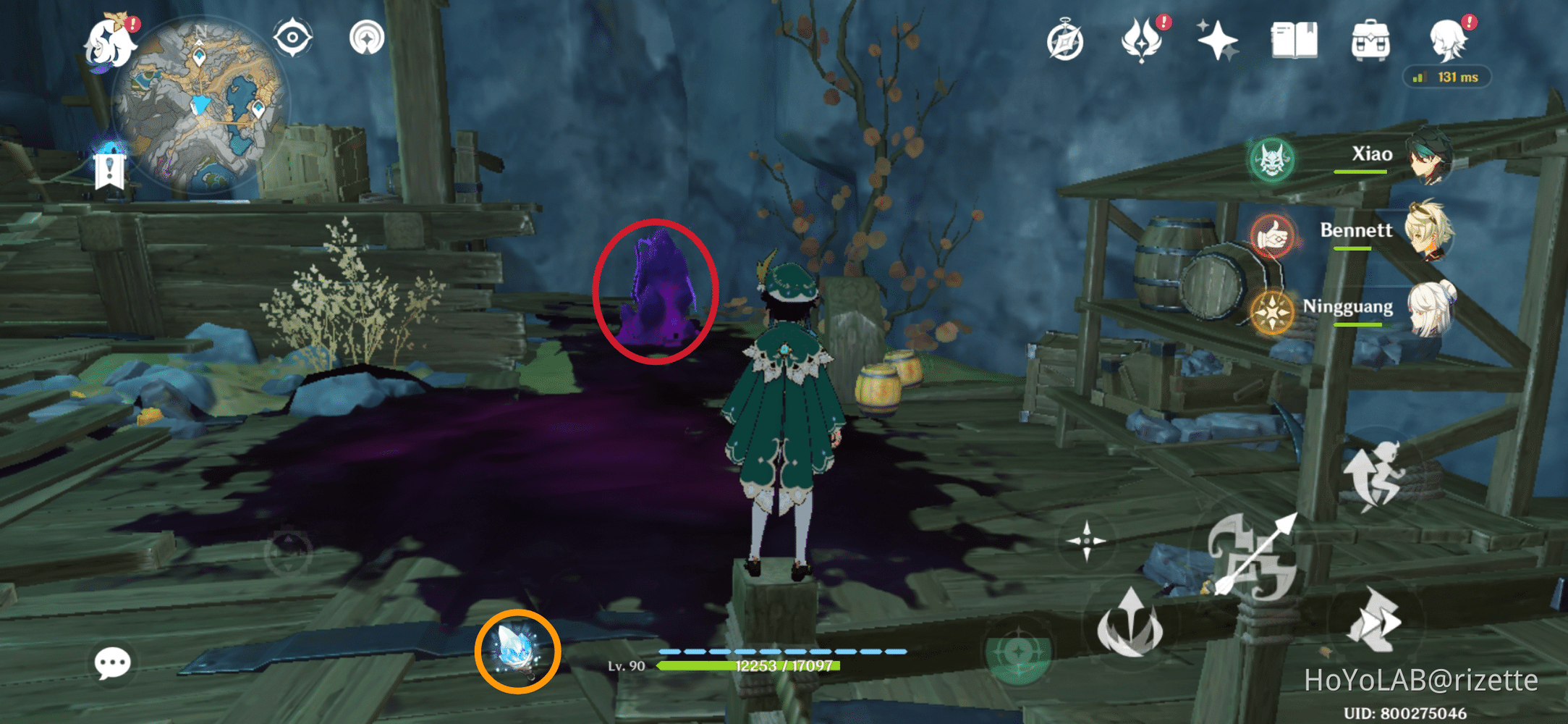Open the in-game chat bubble
This screenshot has width=1568, height=724.
111,662
